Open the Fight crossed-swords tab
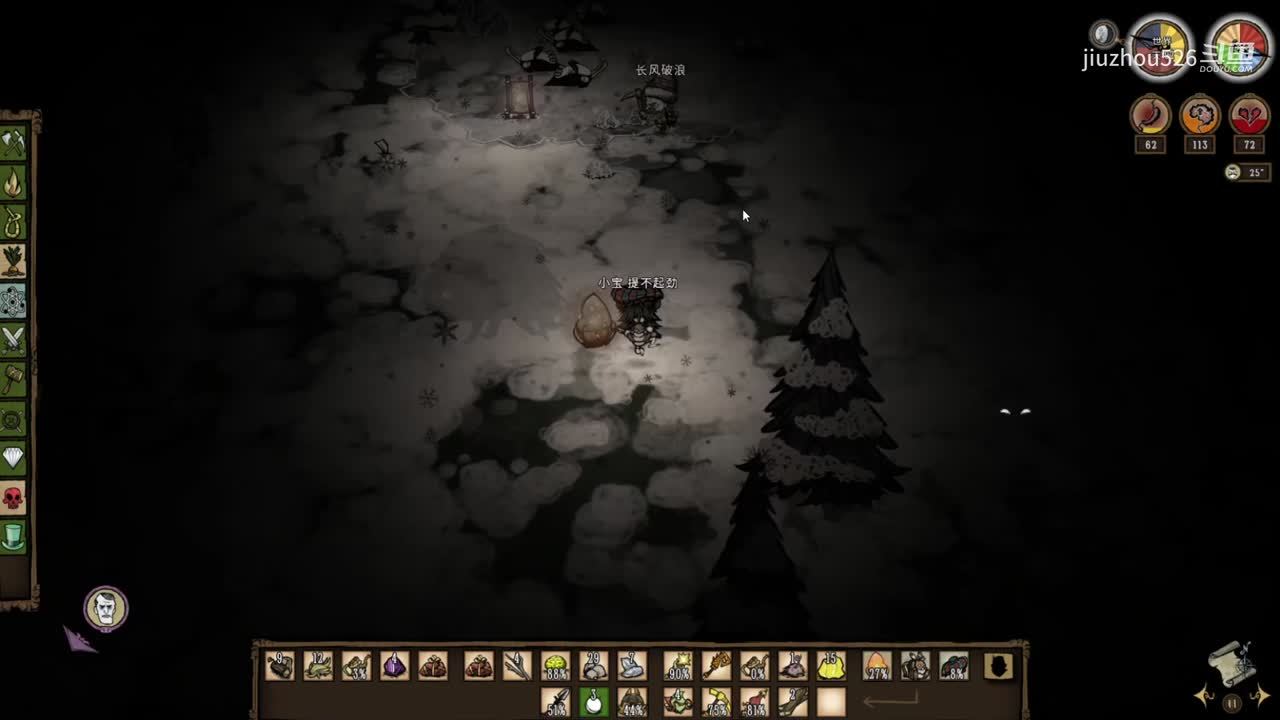The height and width of the screenshot is (720, 1280). coord(13,340)
